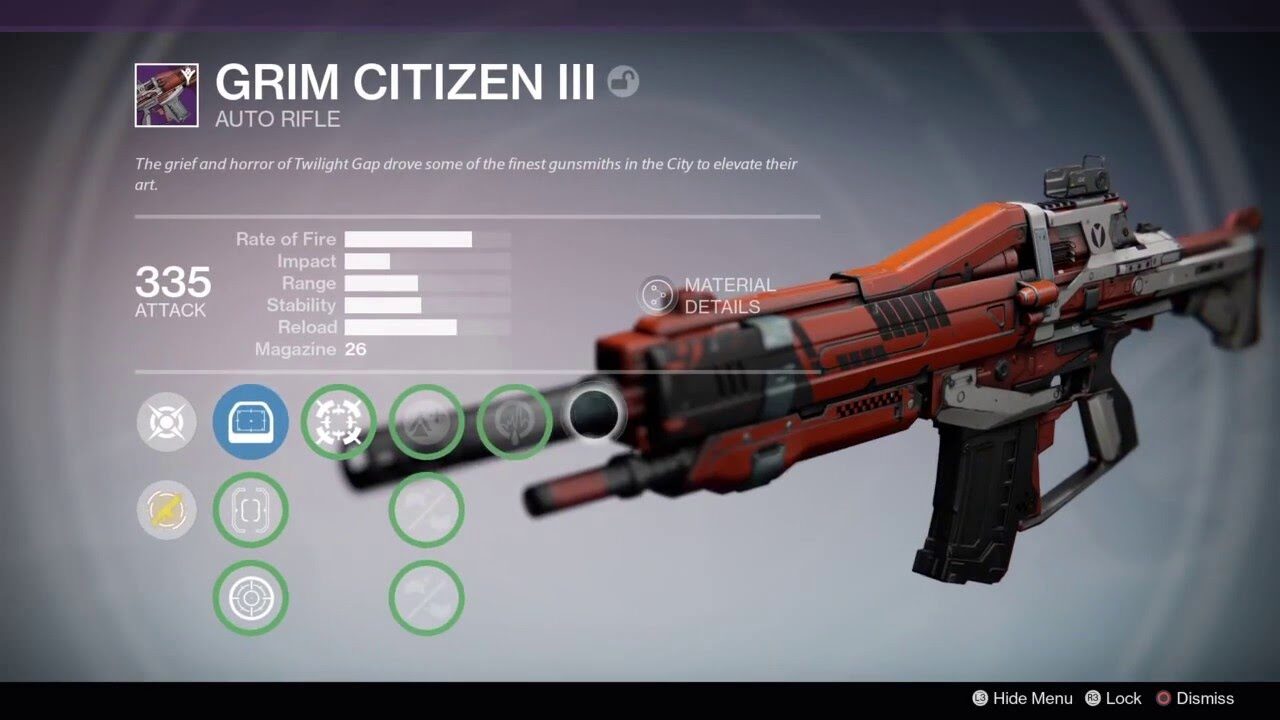Click the Grim Citizen III weapon thumbnail

[167, 95]
